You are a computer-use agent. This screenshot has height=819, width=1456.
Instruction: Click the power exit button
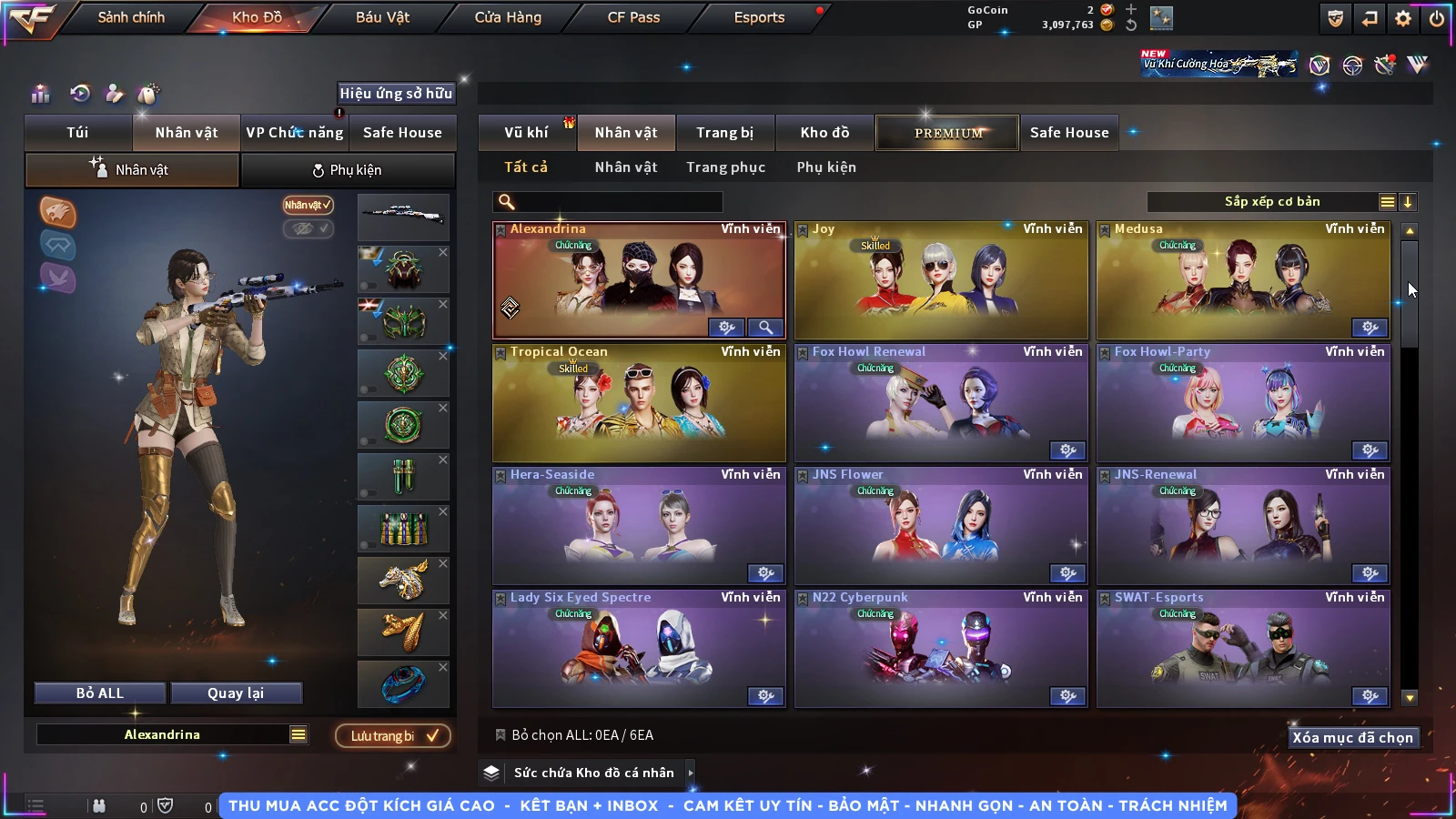click(1437, 18)
